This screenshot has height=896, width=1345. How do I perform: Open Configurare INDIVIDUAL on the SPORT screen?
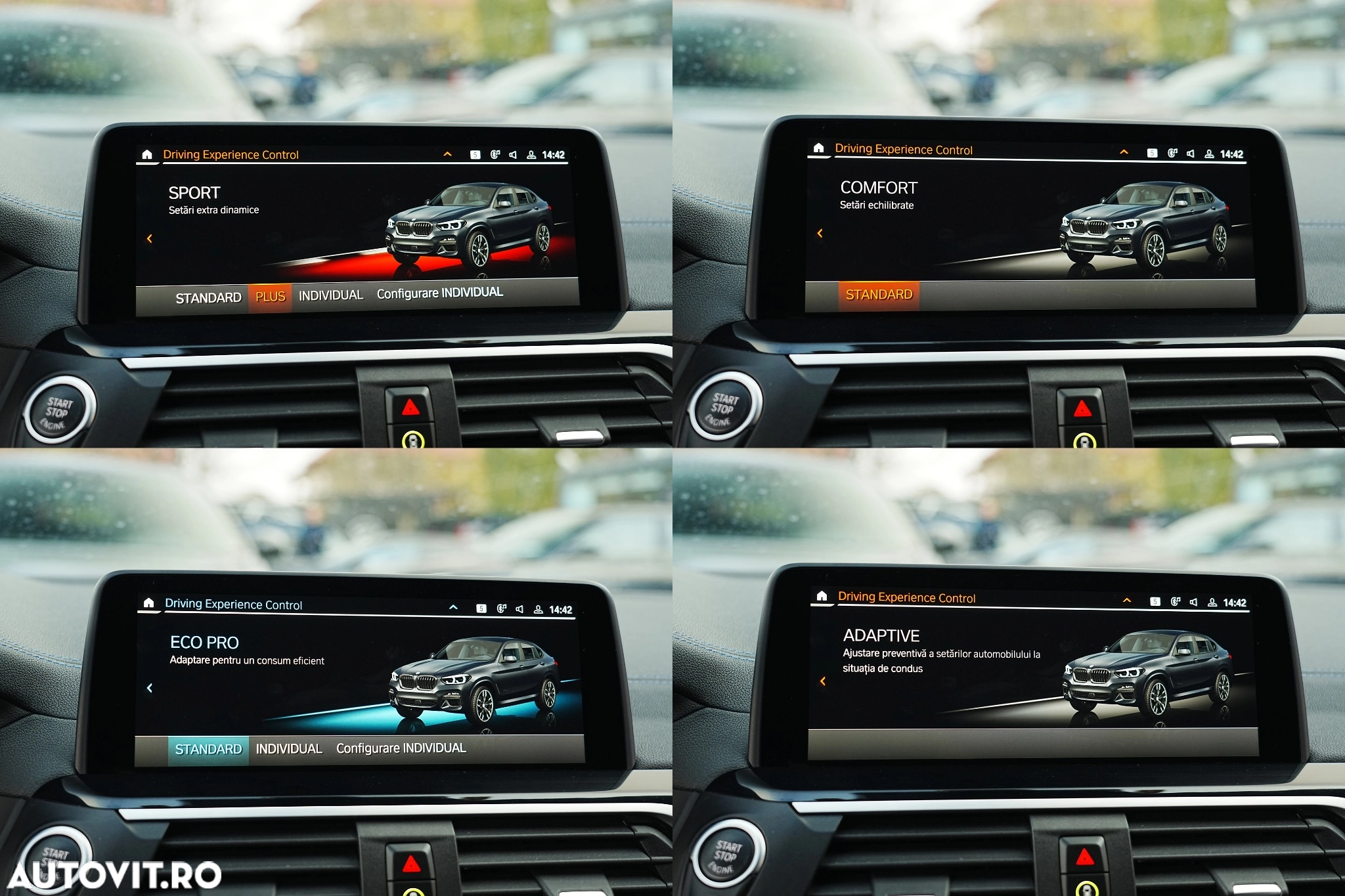[x=439, y=293]
